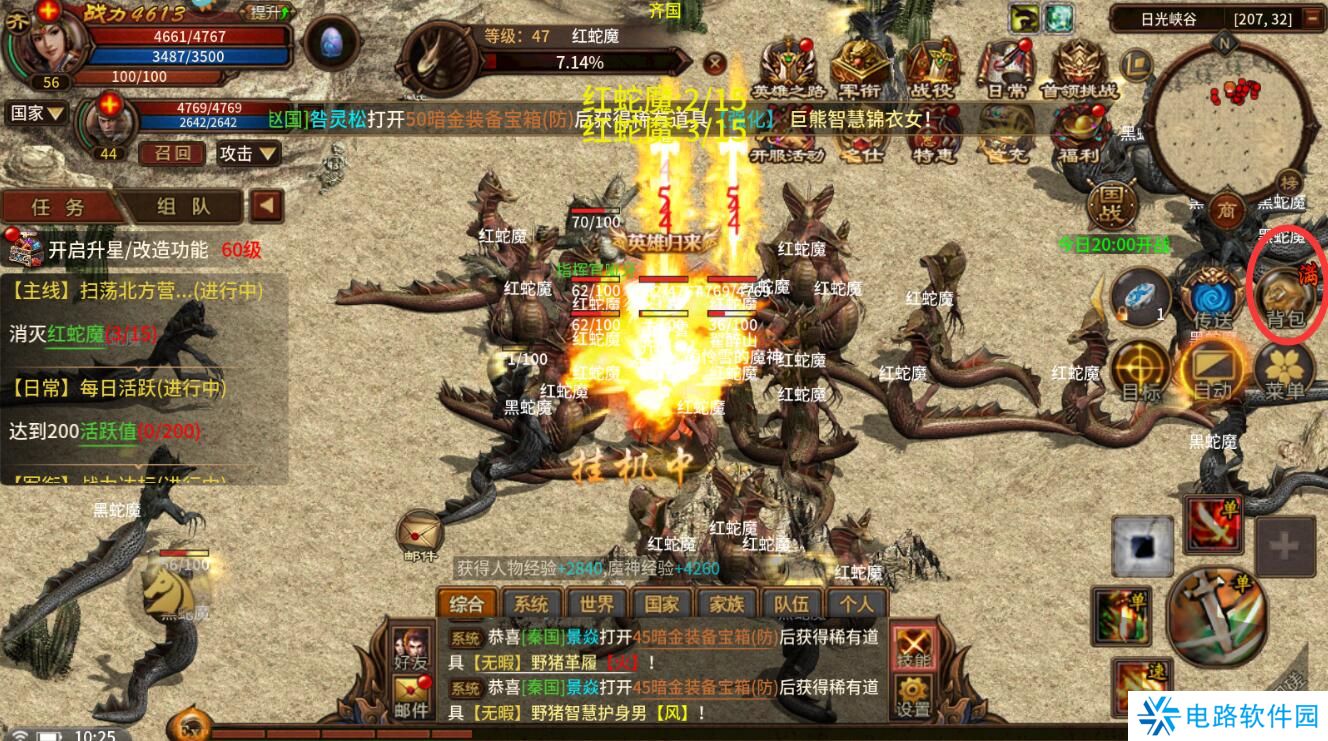
Task: Toggle the 自动 auto-battle button
Action: point(1213,368)
